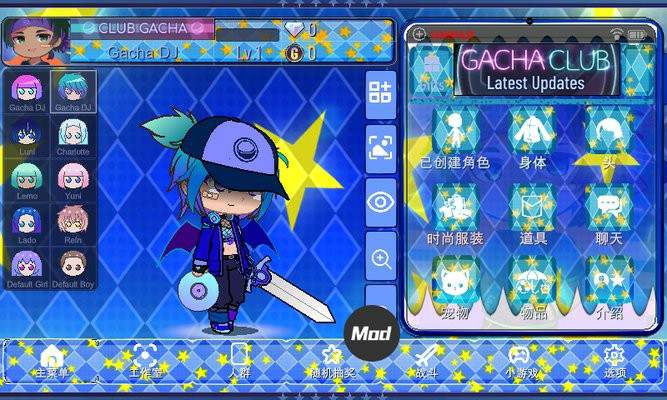667x400 pixels.
Task: Open the 宠物 pets category
Action: pyautogui.click(x=456, y=290)
